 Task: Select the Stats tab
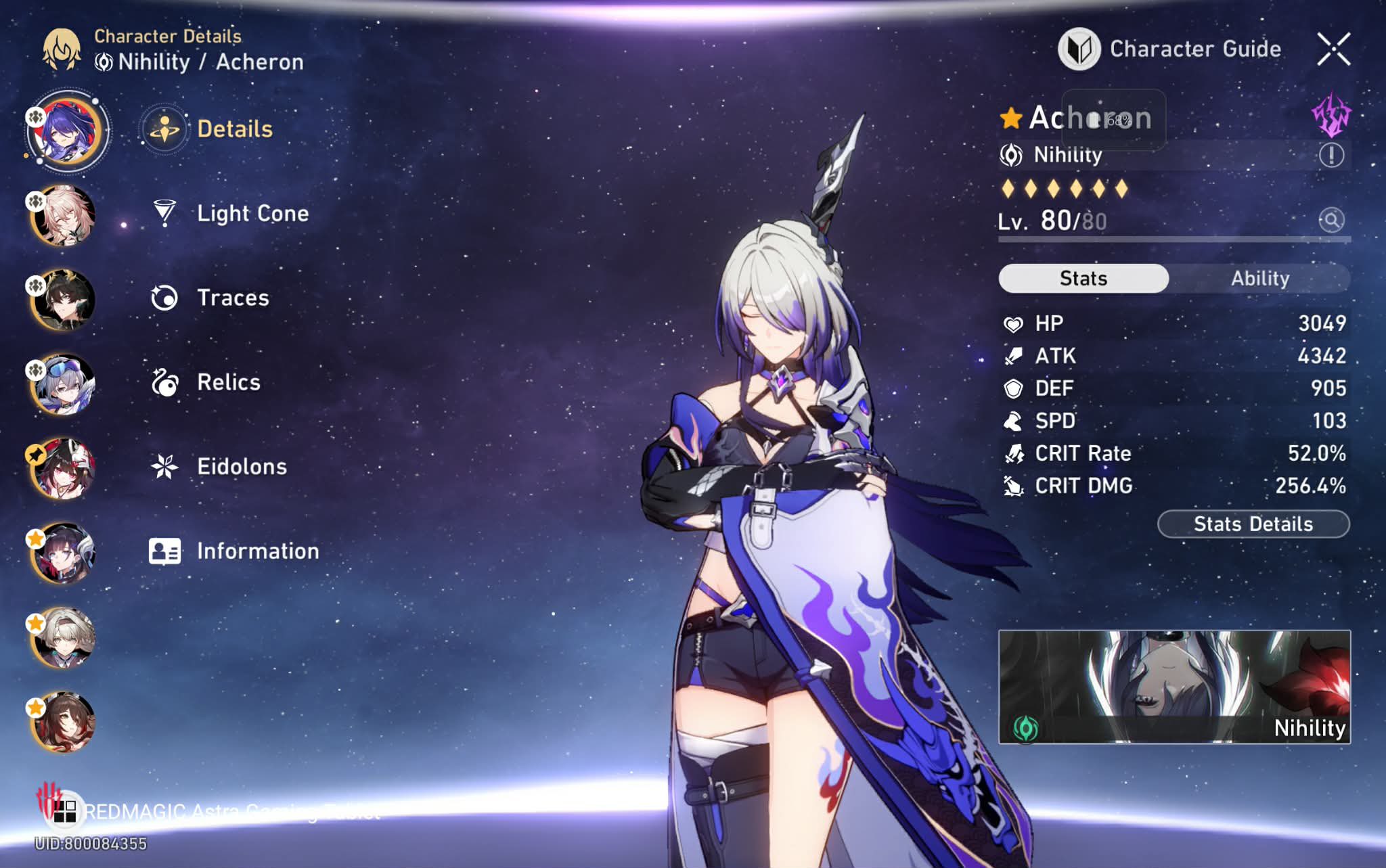[x=1083, y=278]
